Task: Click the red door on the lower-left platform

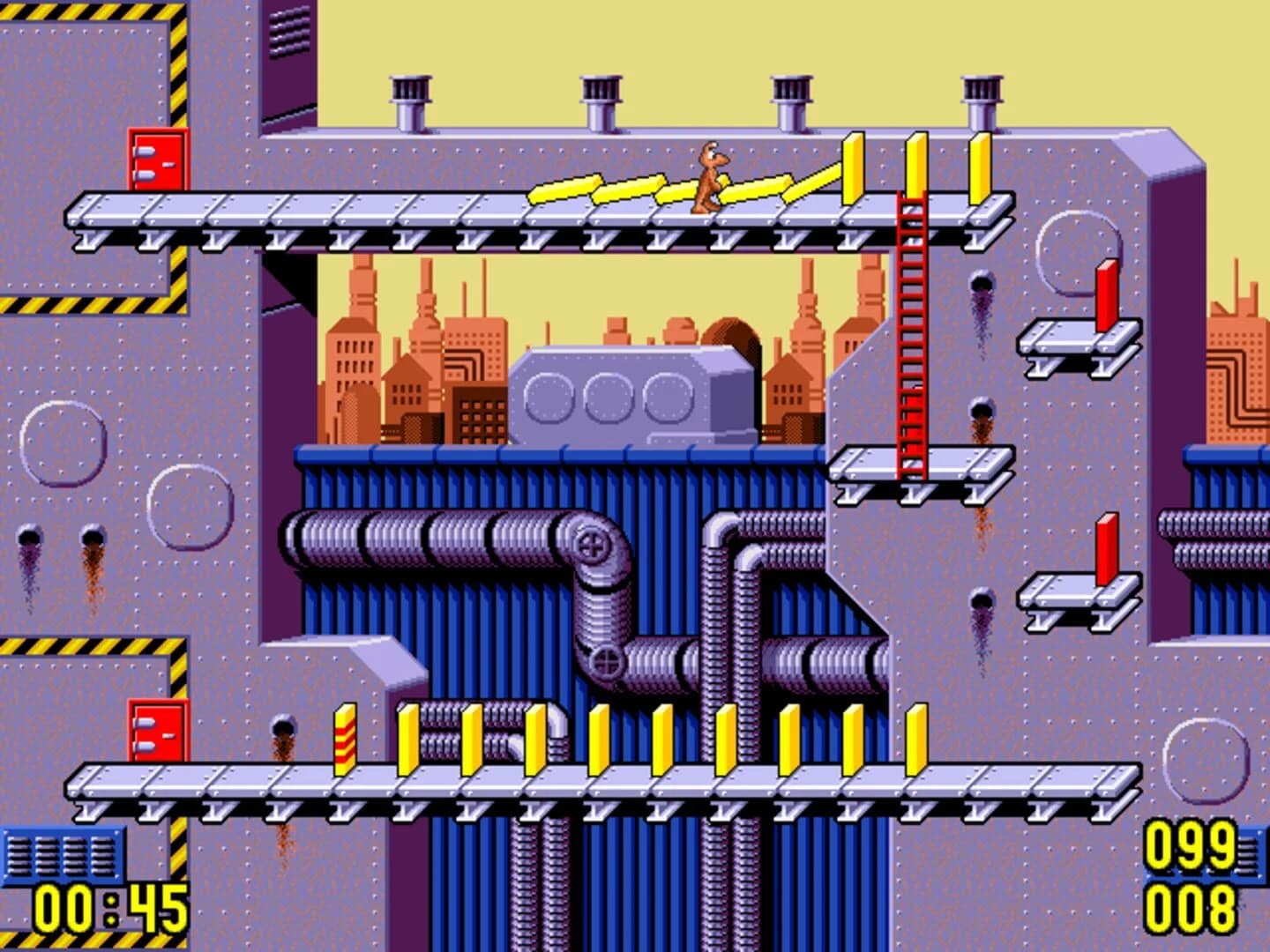Action: click(x=159, y=732)
